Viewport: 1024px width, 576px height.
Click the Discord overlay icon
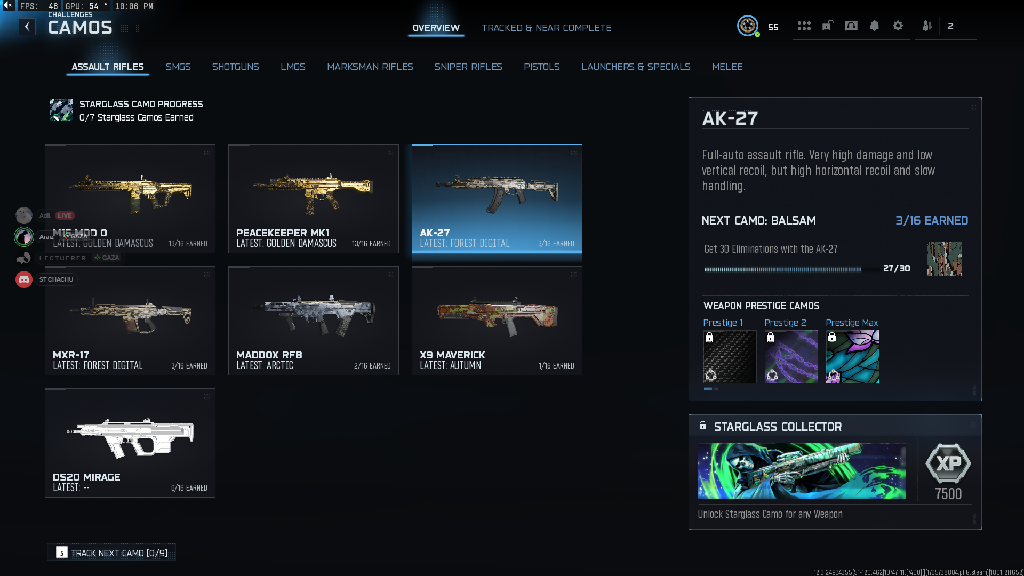coord(24,280)
